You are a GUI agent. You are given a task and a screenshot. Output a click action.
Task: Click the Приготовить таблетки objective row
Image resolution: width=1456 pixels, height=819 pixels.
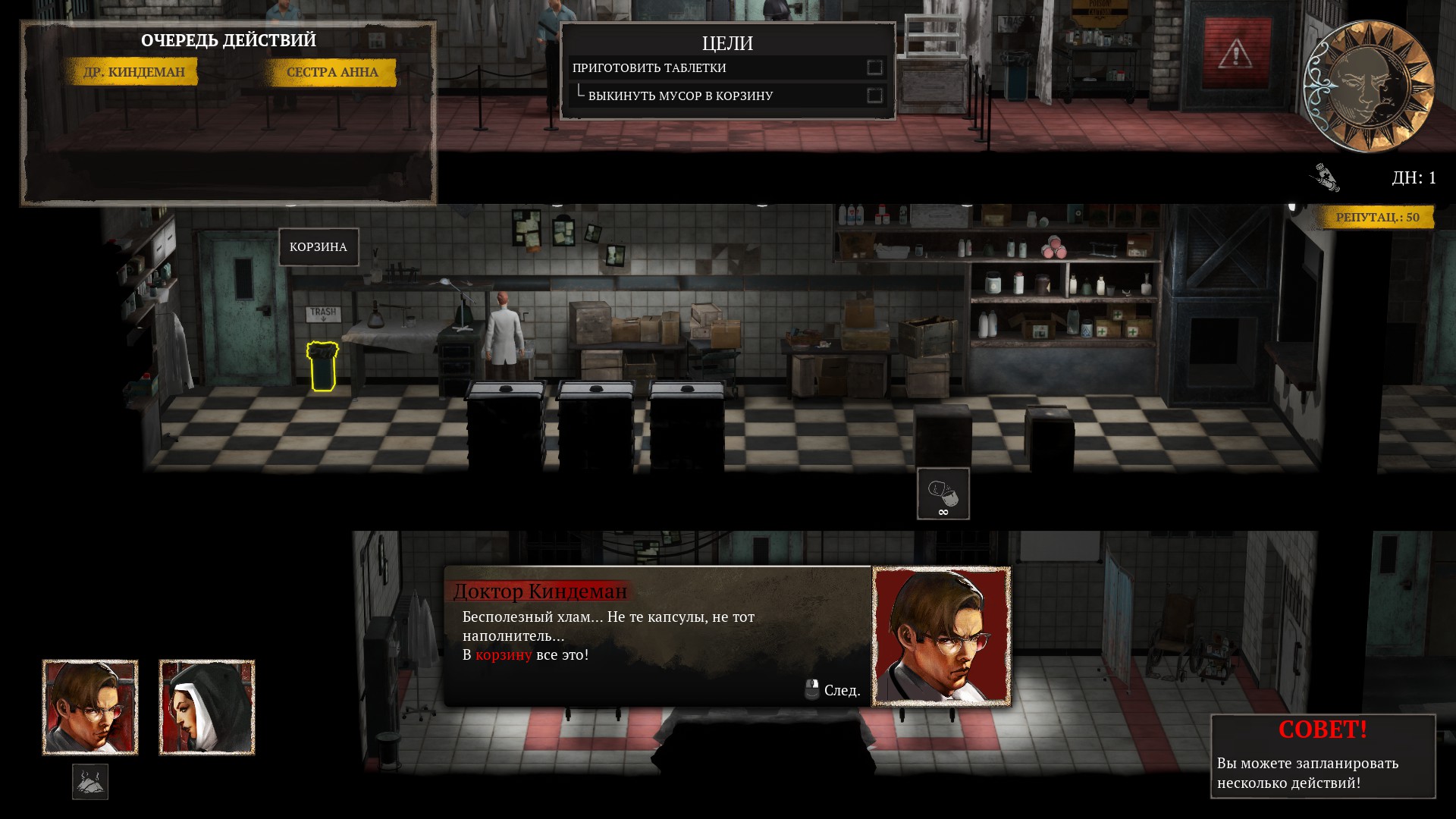pyautogui.click(x=726, y=67)
